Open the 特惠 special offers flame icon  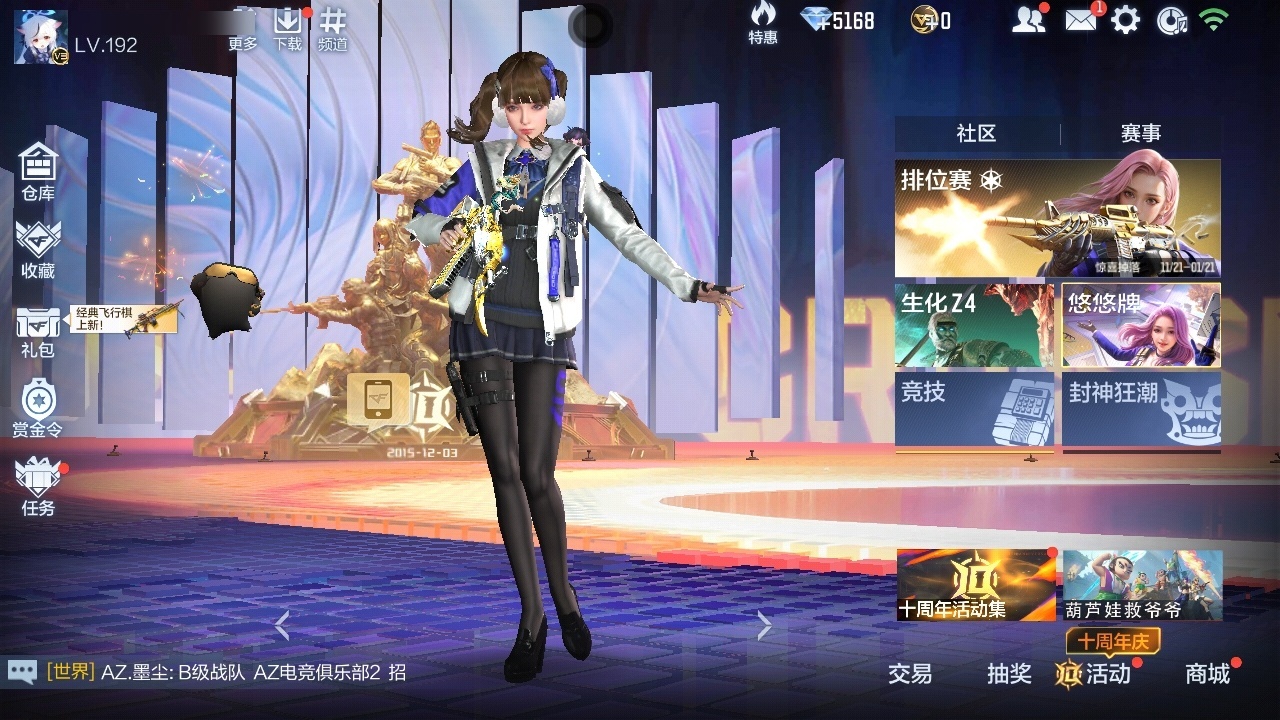click(763, 22)
